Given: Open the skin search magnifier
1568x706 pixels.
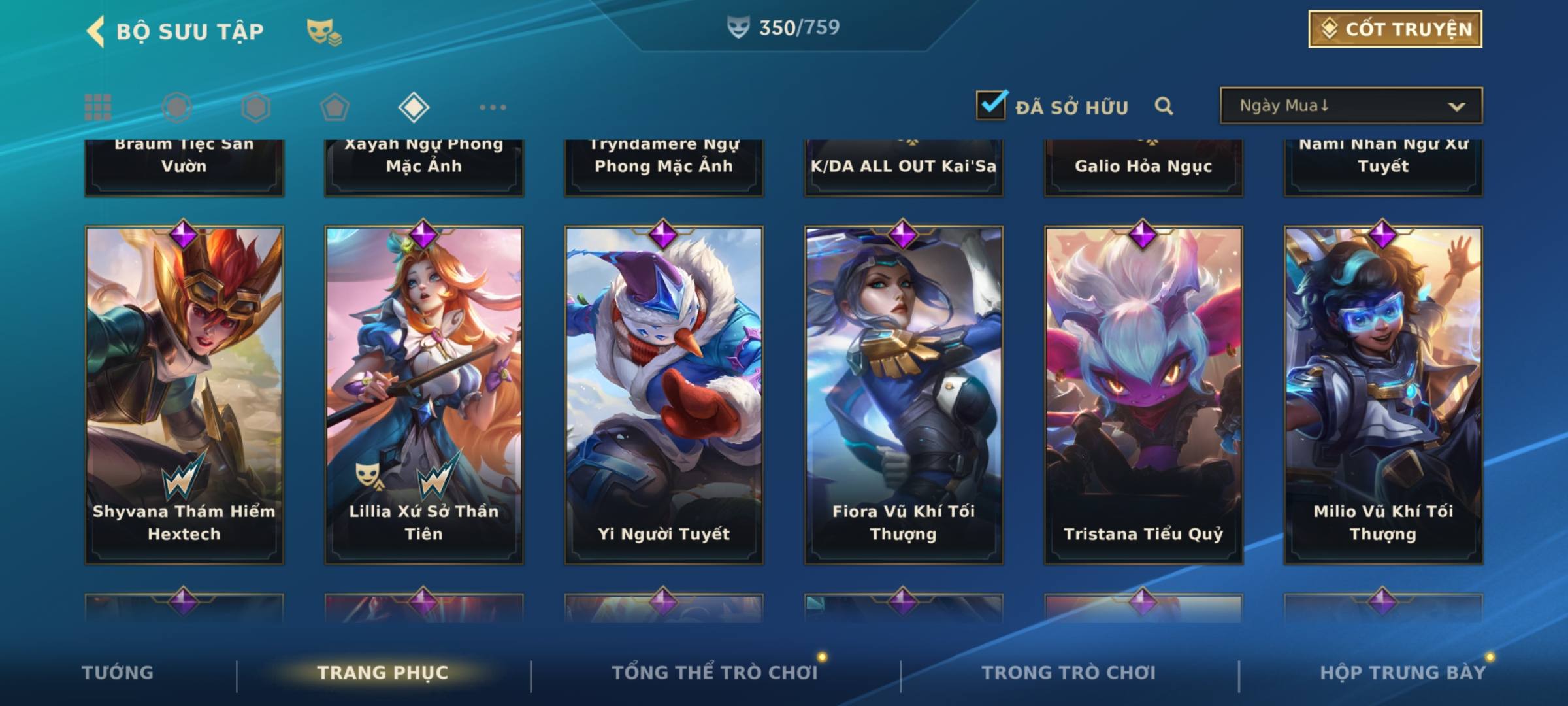Looking at the screenshot, I should [1164, 106].
